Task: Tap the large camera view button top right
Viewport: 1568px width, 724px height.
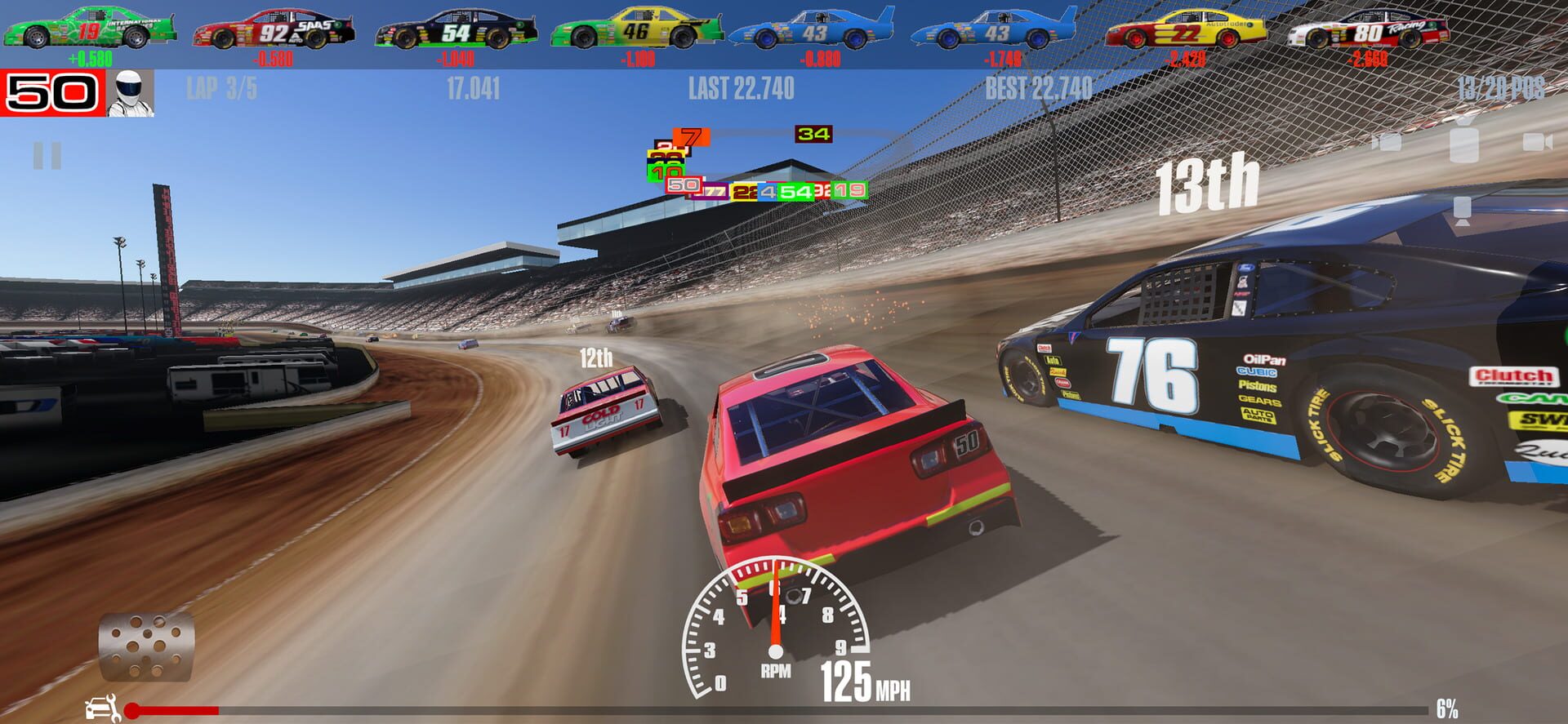Action: [1464, 144]
